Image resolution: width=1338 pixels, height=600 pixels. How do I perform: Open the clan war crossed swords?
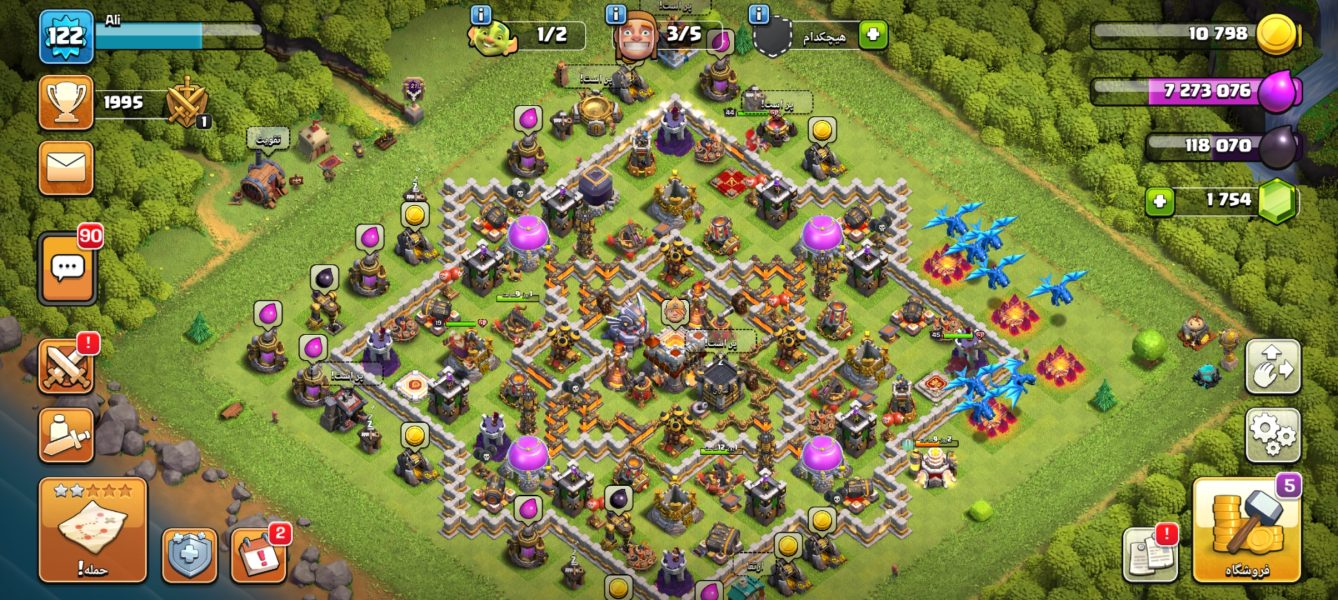66,366
